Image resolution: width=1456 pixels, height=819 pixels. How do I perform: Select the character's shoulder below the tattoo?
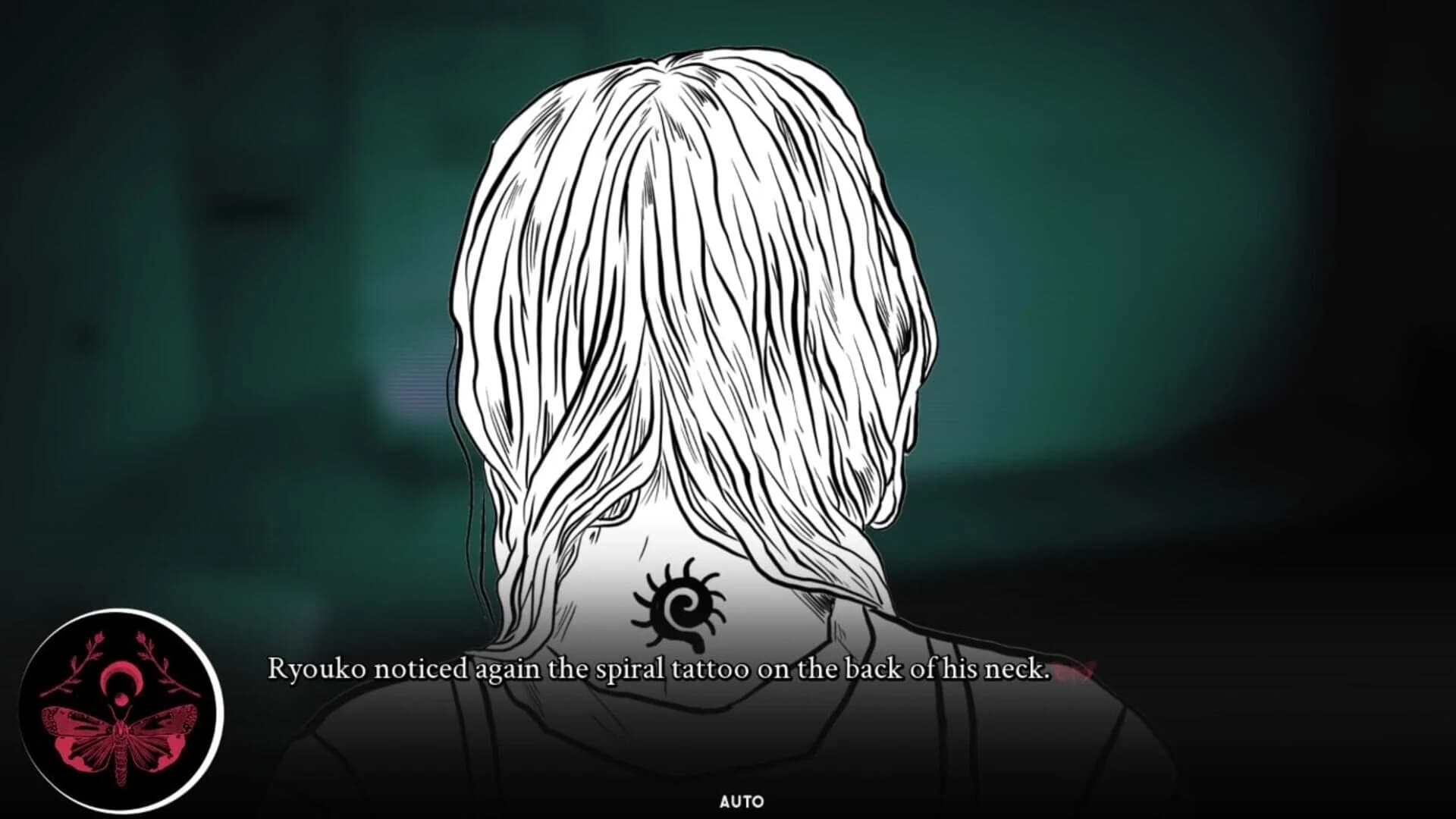point(872,728)
